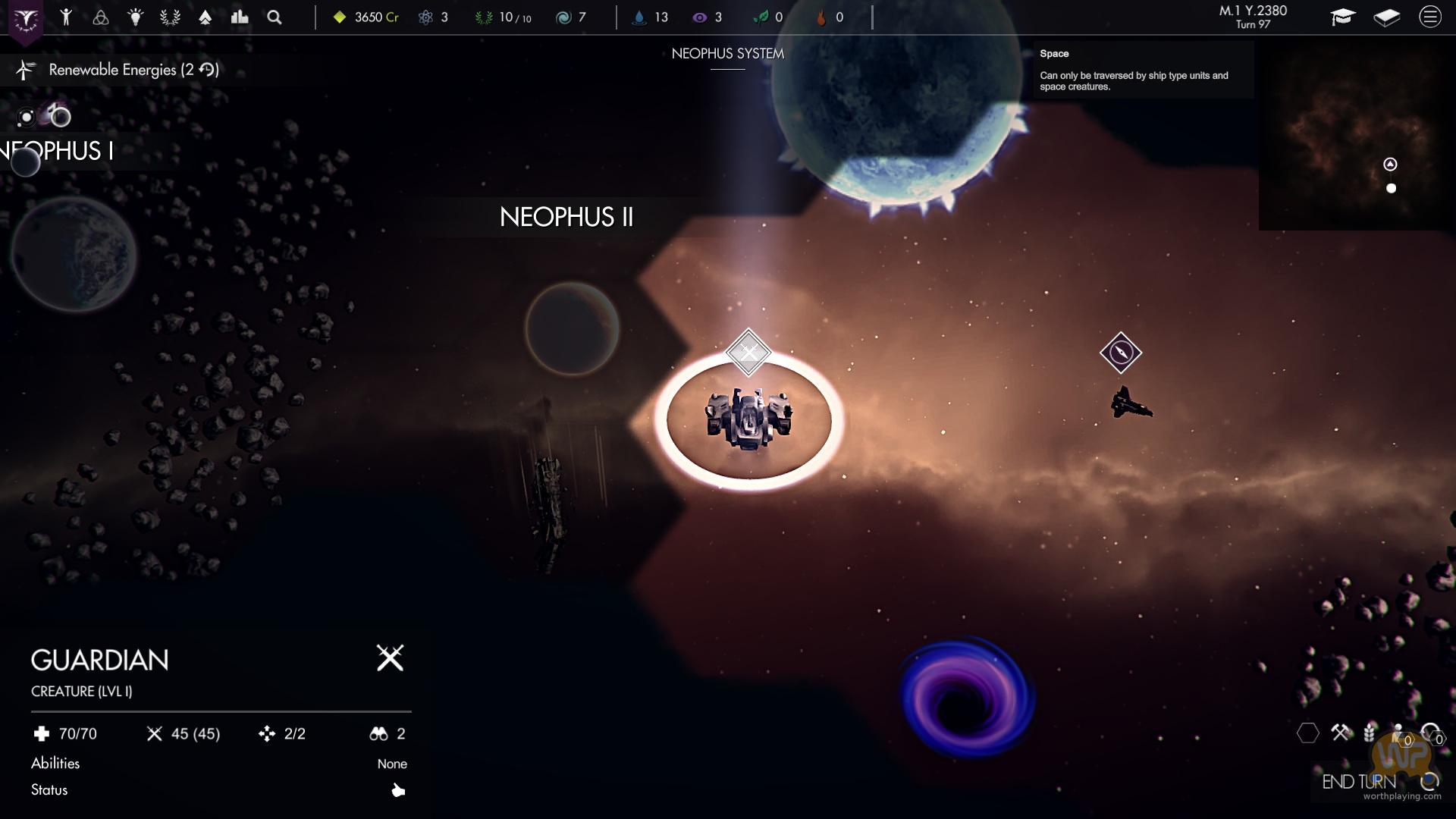Open the faction emblem menu
This screenshot has width=1456, height=819.
pyautogui.click(x=26, y=20)
